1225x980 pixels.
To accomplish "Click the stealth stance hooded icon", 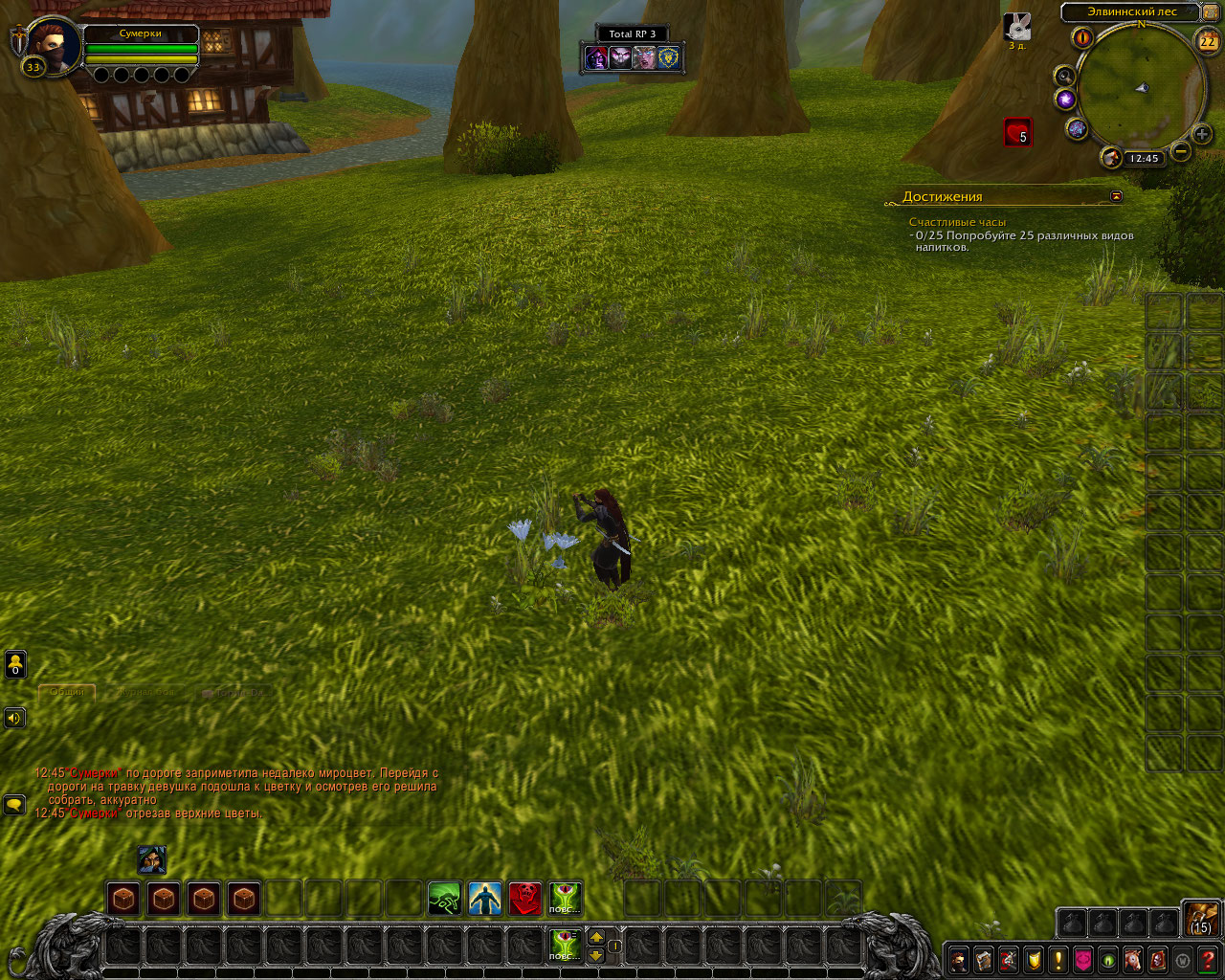I will click(152, 859).
